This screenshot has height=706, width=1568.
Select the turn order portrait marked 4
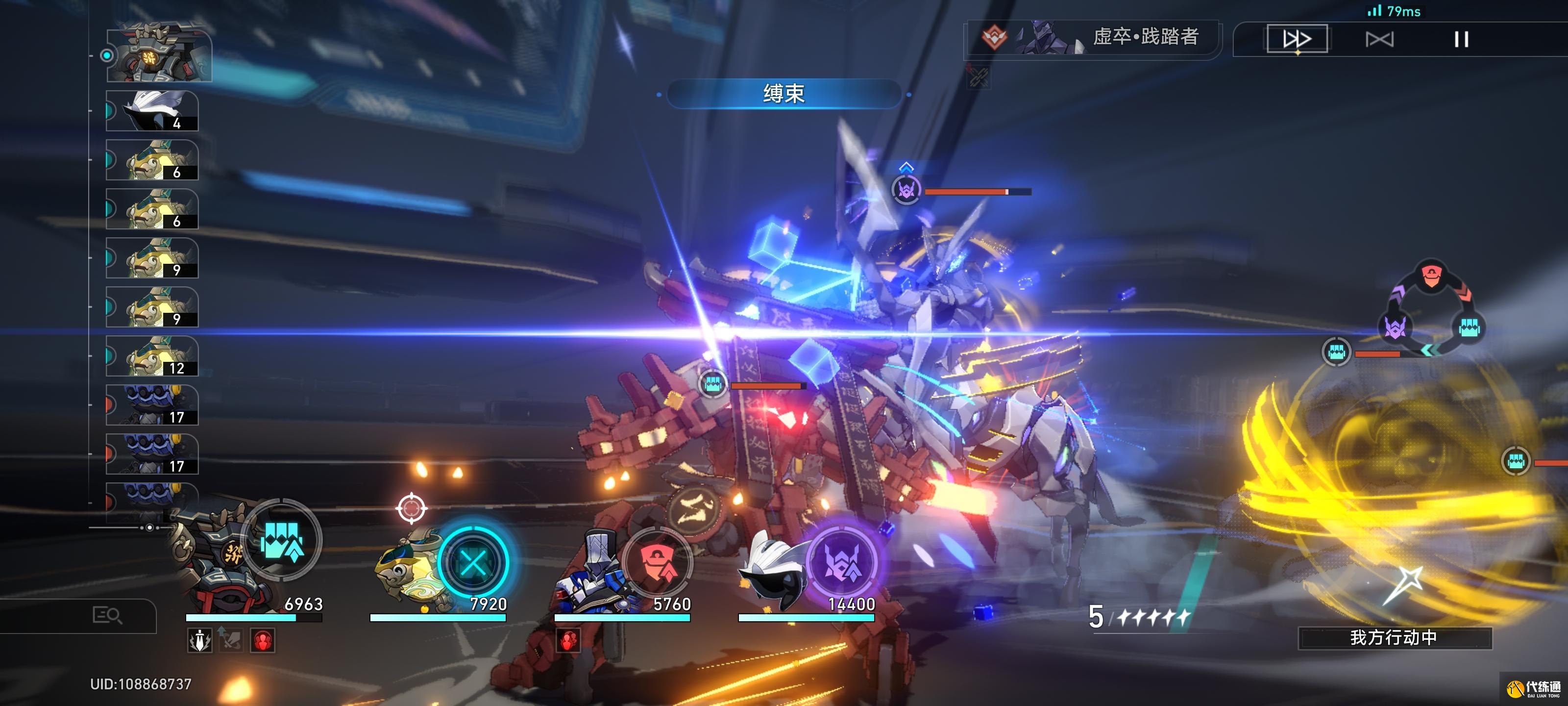click(x=152, y=111)
